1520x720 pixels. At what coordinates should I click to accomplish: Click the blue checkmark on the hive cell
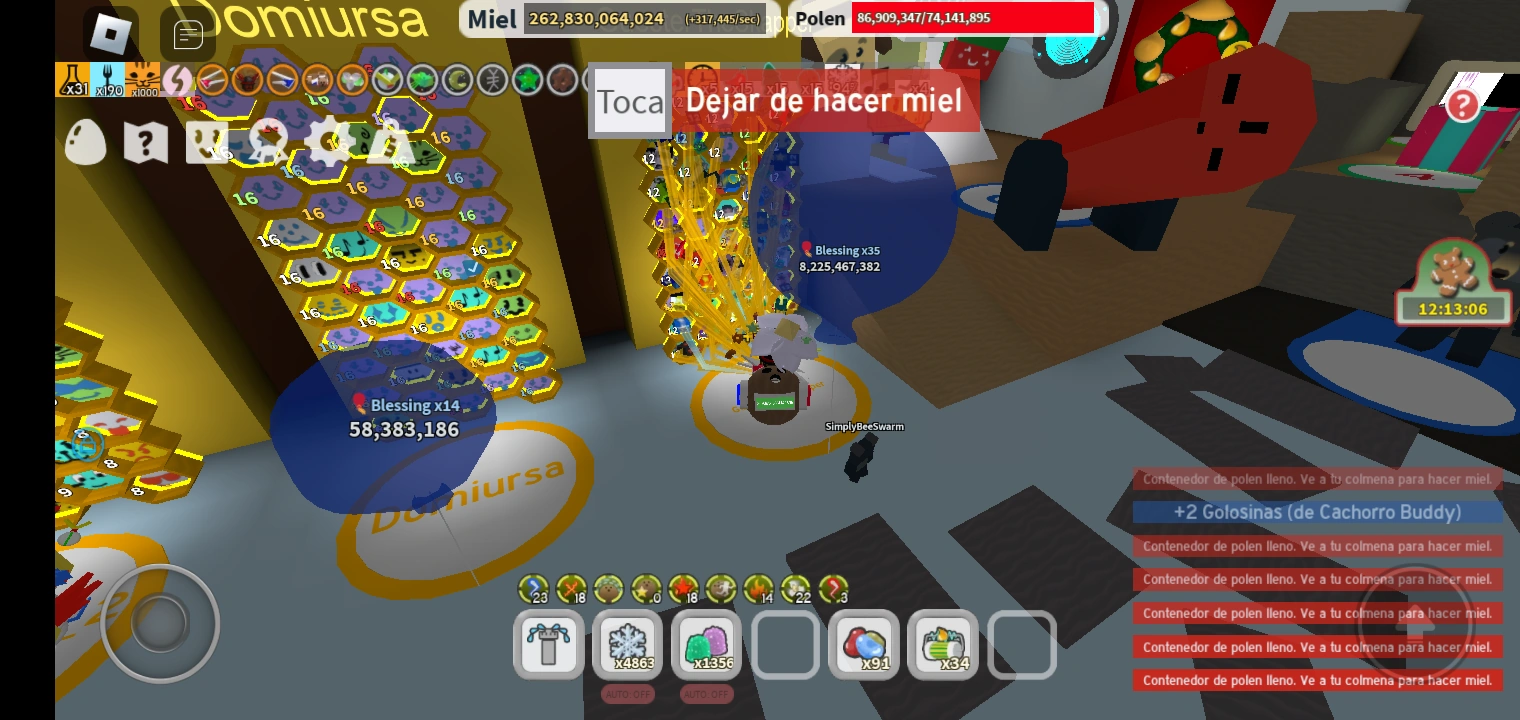[x=472, y=268]
